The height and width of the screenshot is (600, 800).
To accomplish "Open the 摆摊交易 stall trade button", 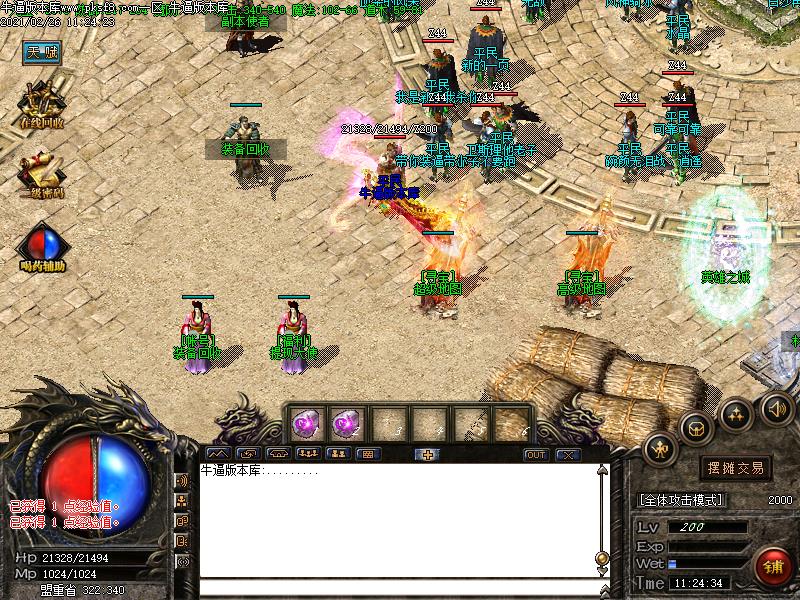I will pyautogui.click(x=735, y=468).
